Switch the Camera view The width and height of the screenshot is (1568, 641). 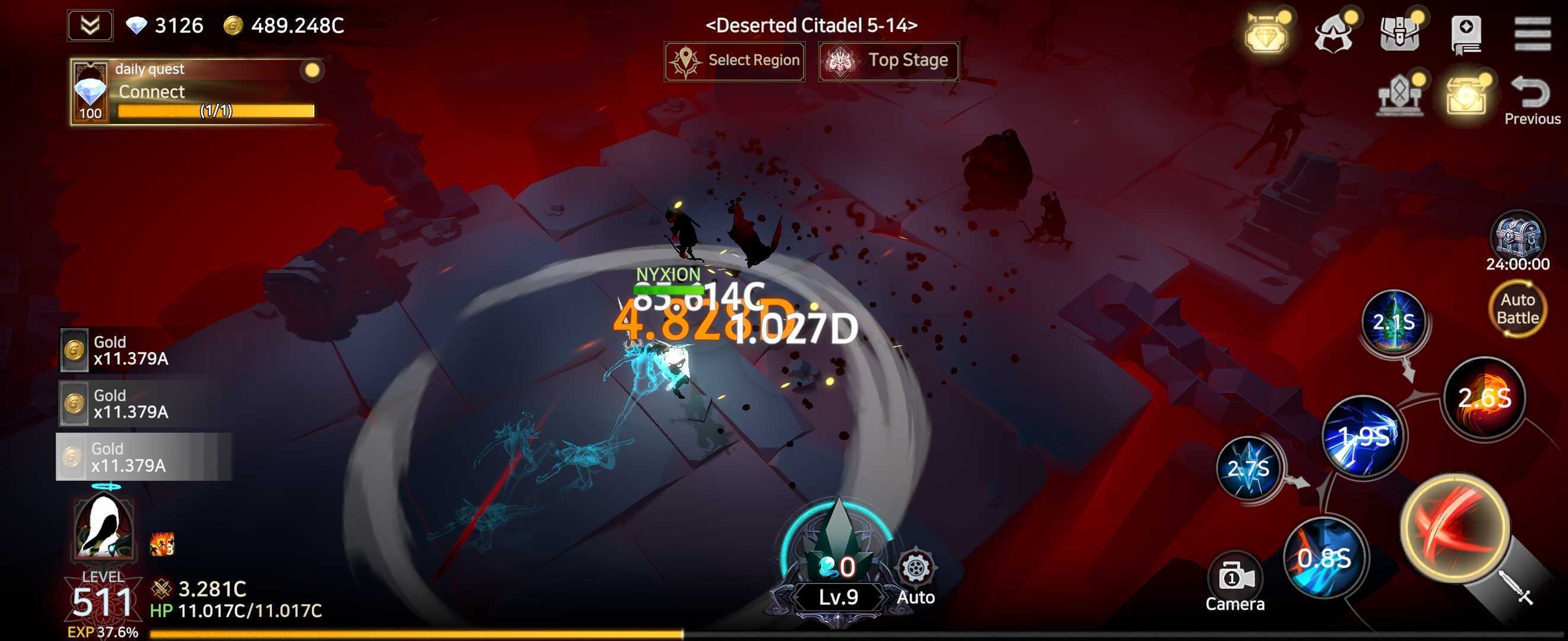tap(1235, 584)
